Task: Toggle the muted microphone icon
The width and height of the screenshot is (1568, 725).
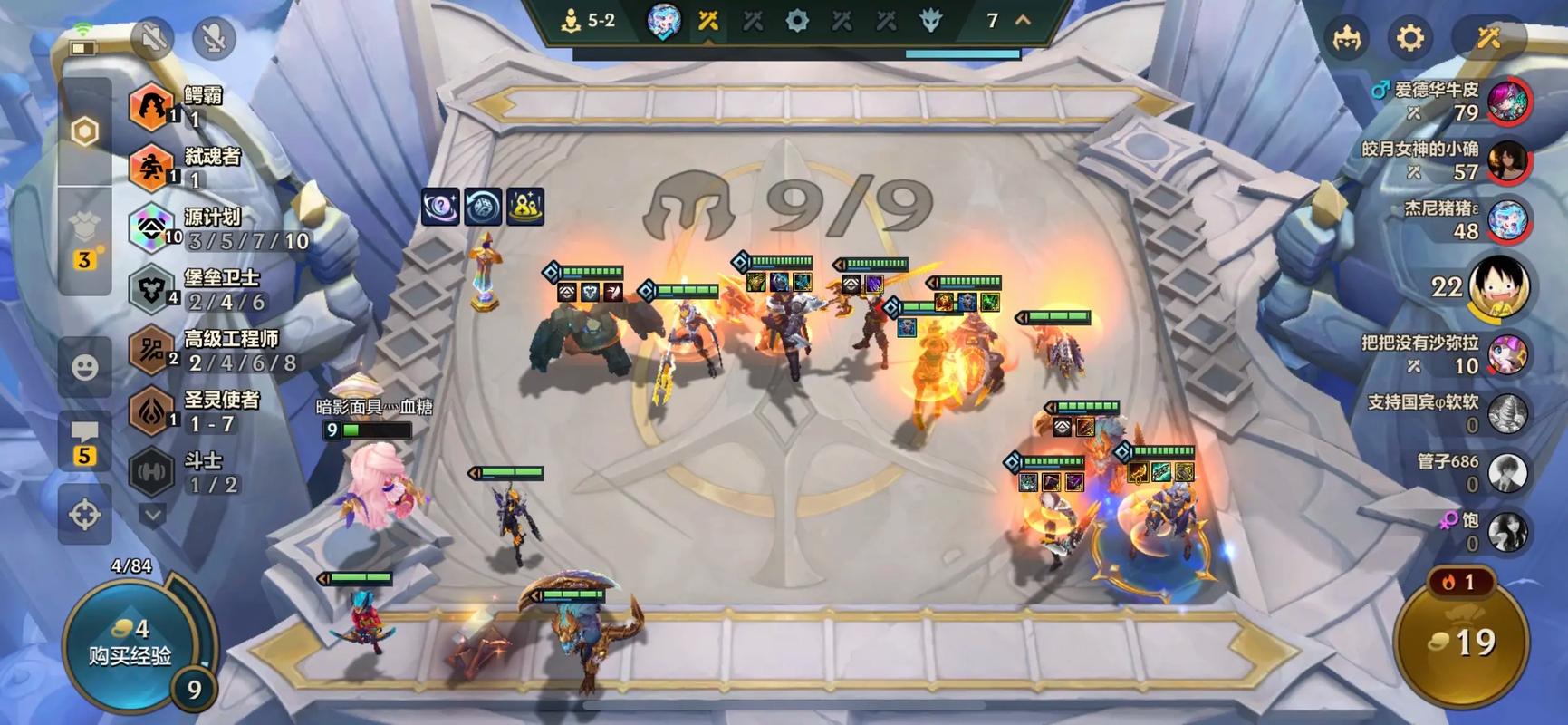Action: click(x=215, y=38)
